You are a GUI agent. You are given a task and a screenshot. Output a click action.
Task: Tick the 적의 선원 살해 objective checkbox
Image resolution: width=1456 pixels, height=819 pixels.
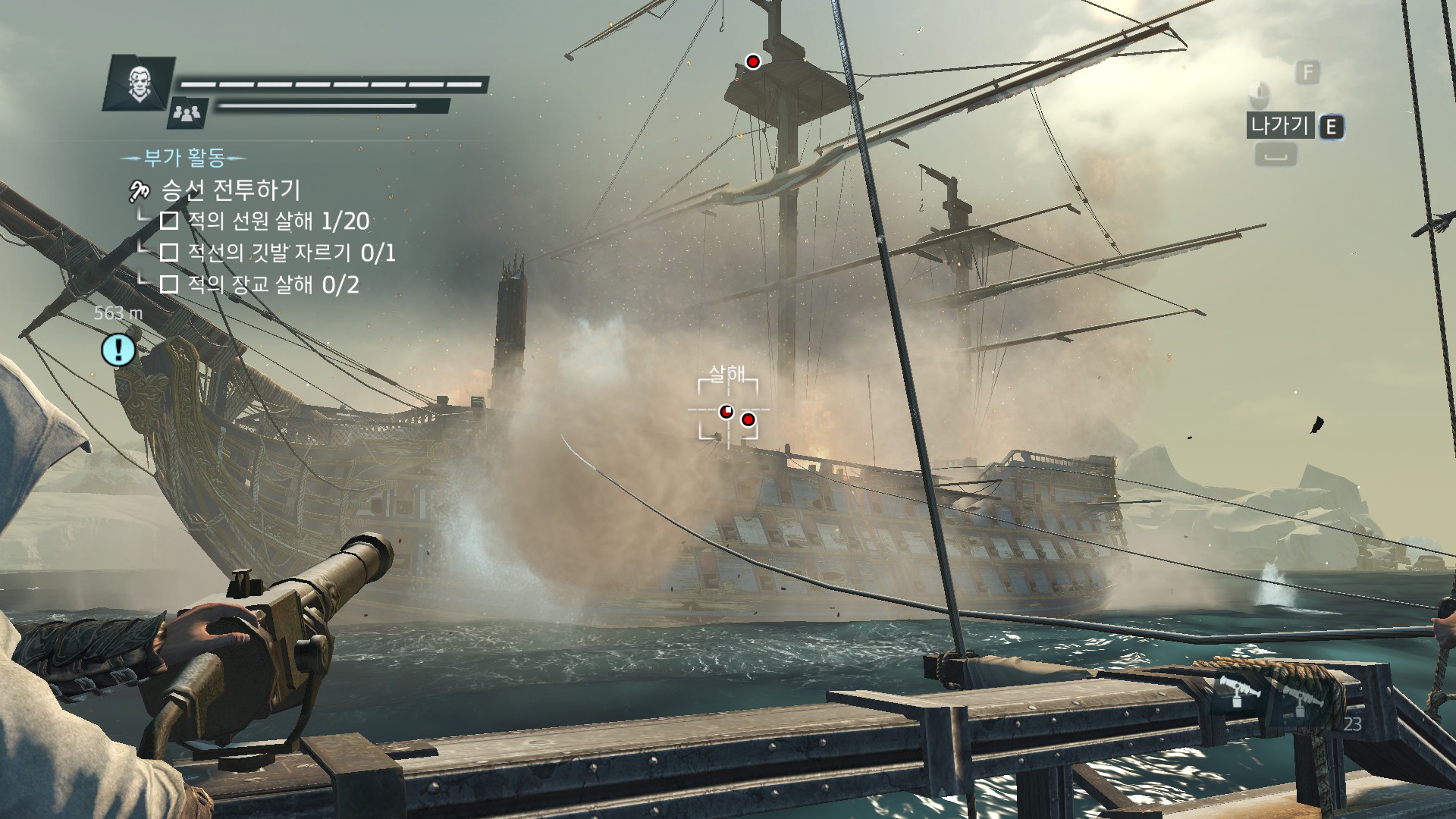click(169, 221)
